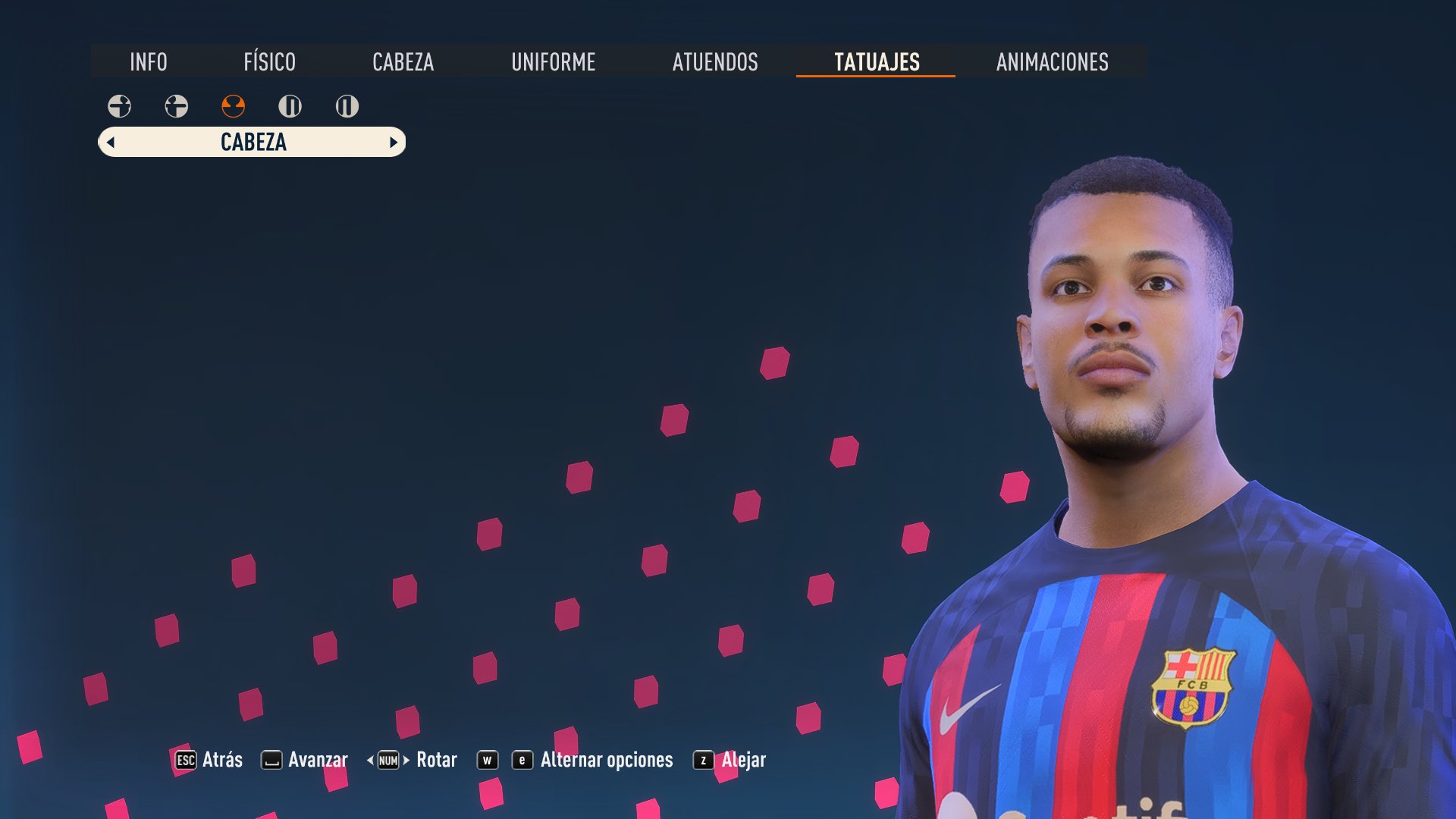Click the z key prompt beside Alejar

coord(705,759)
